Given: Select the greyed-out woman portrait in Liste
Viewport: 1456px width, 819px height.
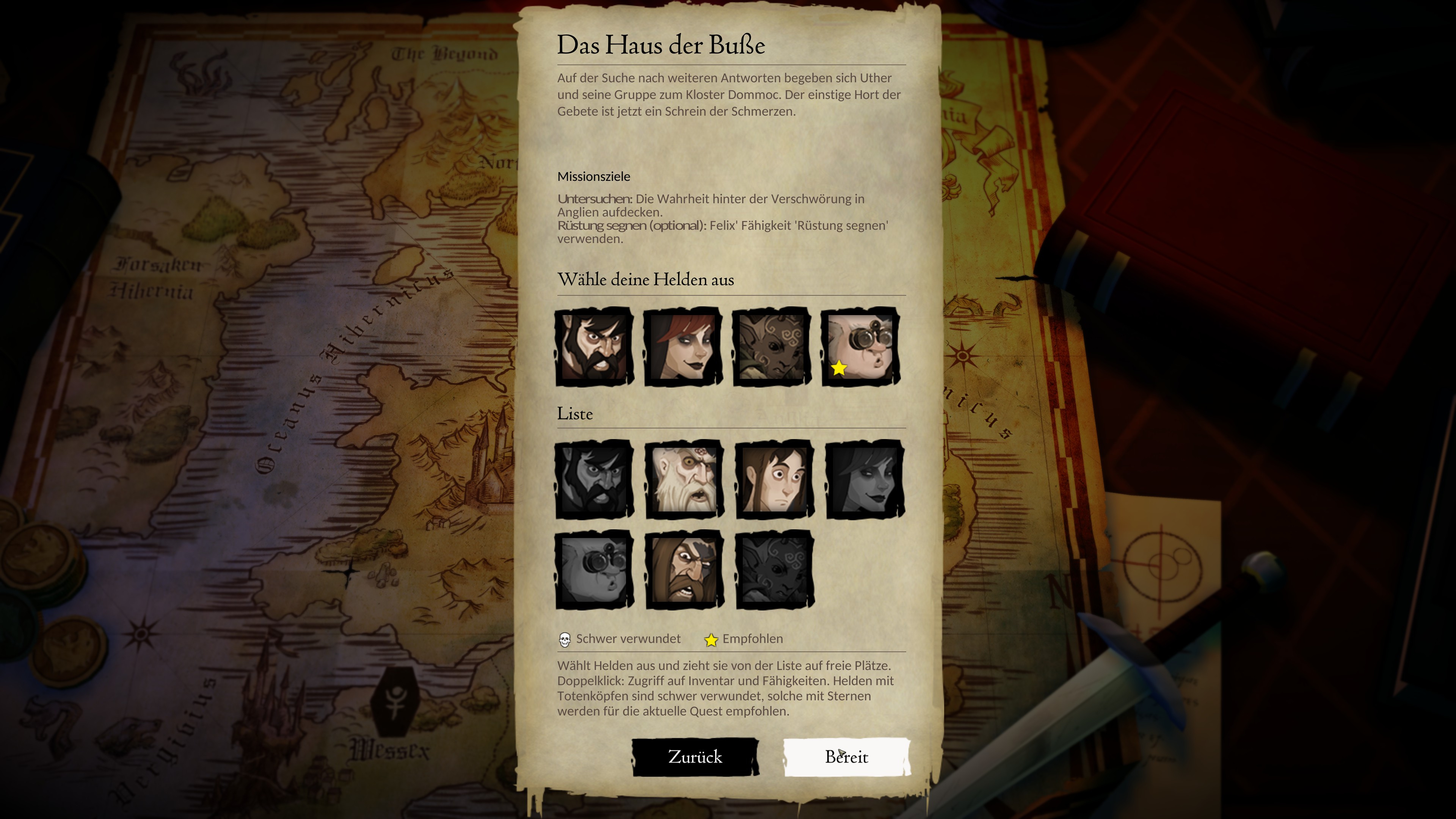Looking at the screenshot, I should 865,479.
